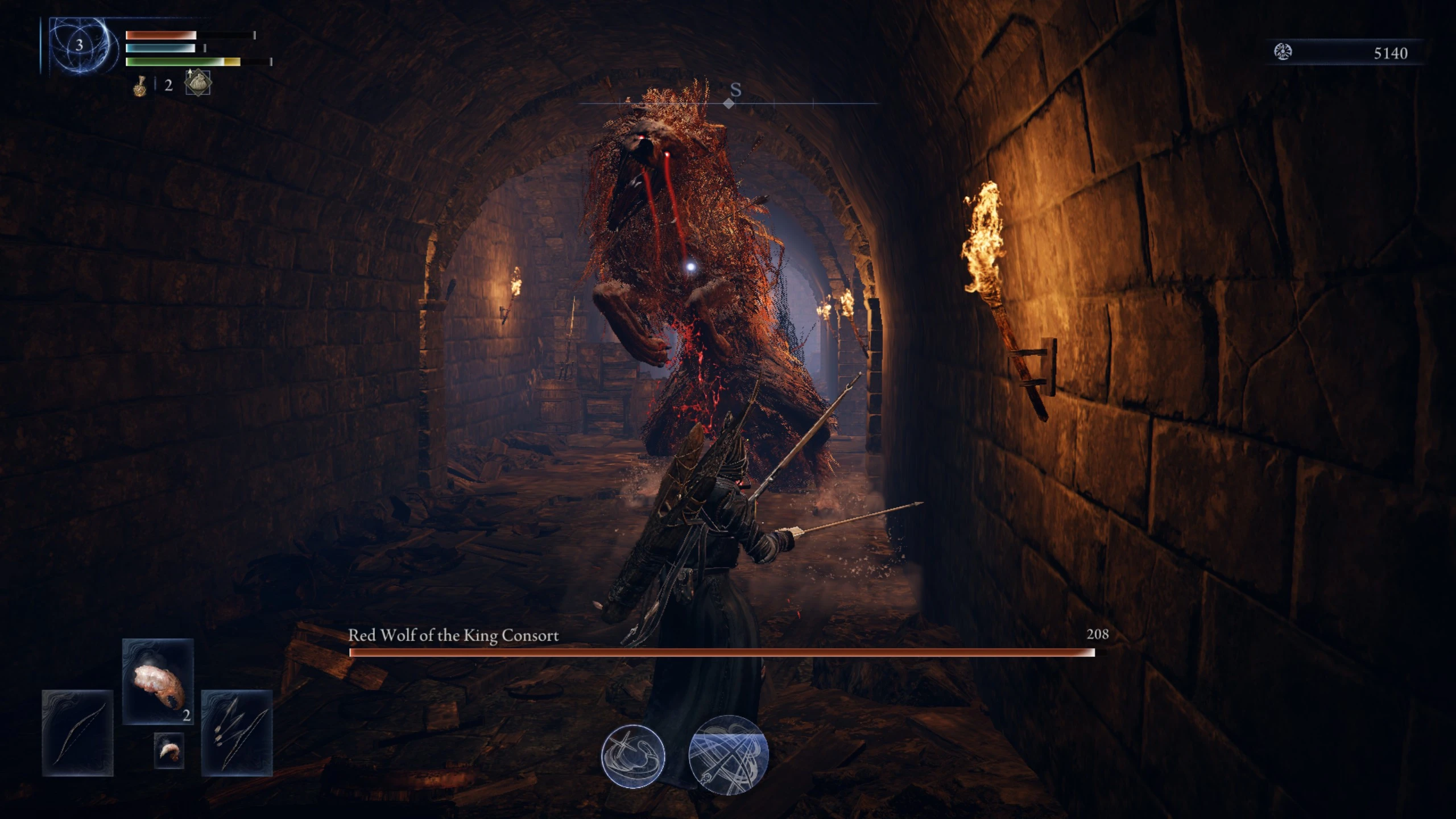This screenshot has height=819, width=1456.
Task: Click the diamond marker on the compass bar
Action: [729, 104]
